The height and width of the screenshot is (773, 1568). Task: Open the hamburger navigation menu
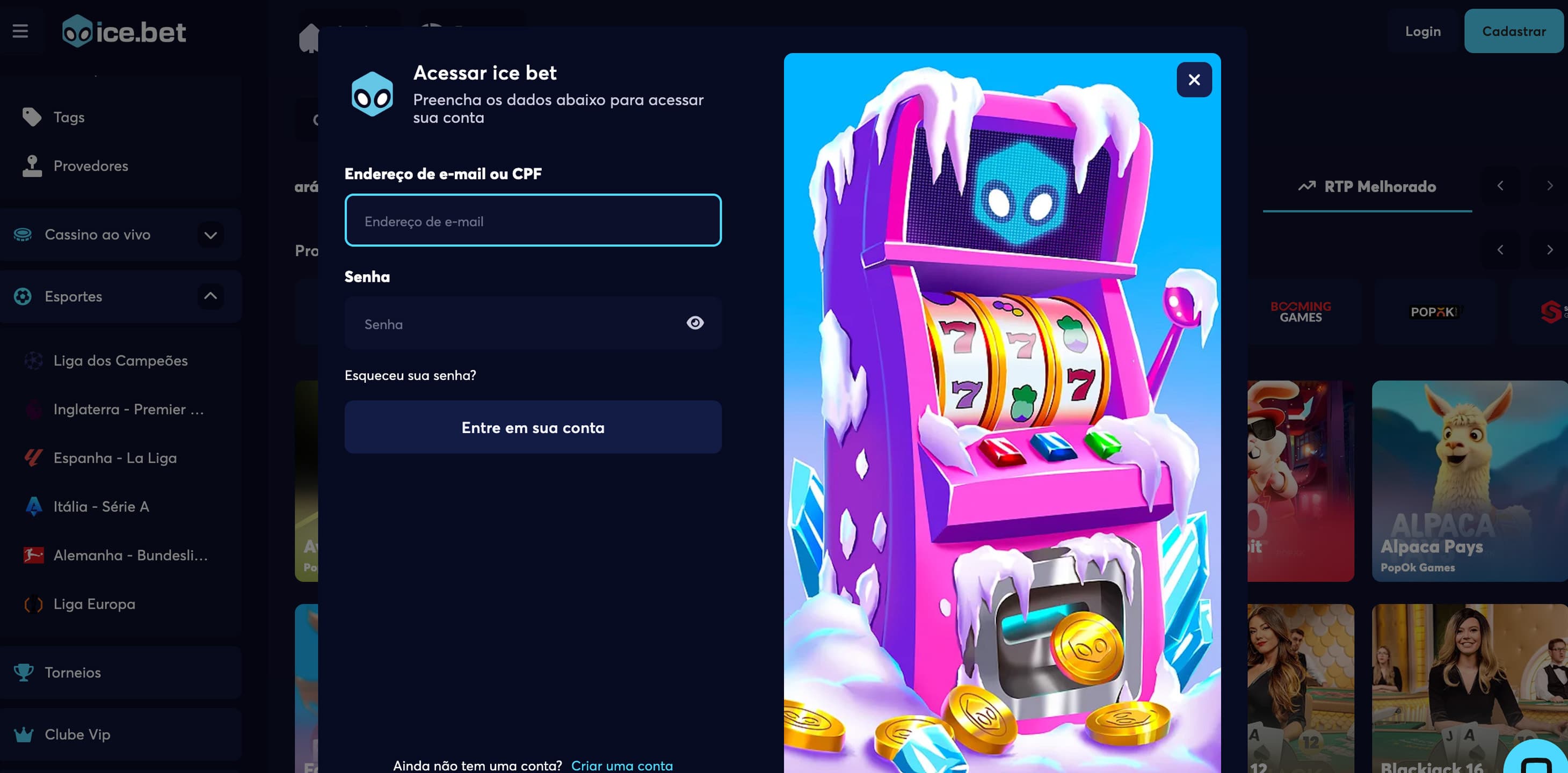pos(20,31)
